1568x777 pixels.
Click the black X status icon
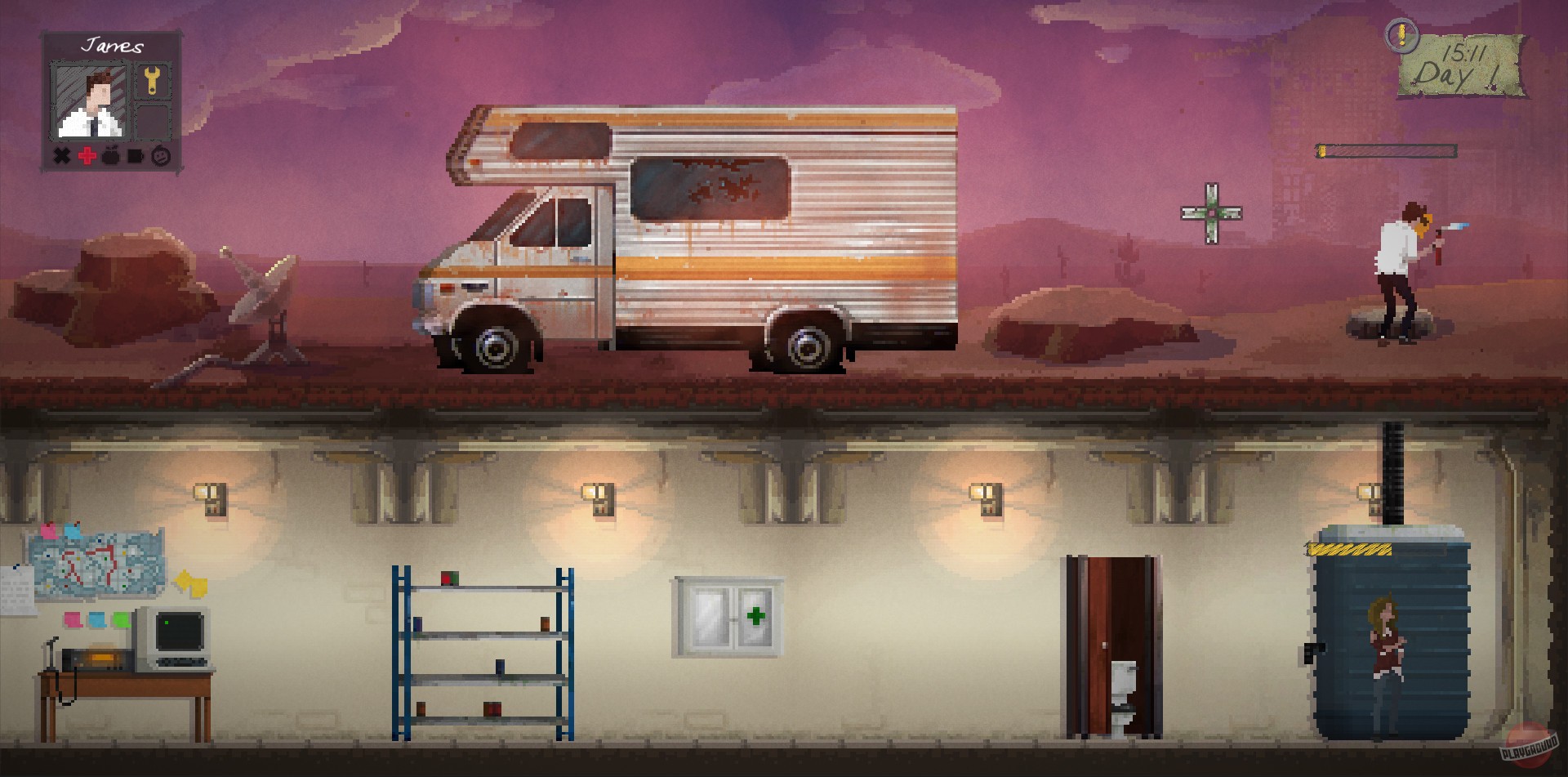pyautogui.click(x=61, y=155)
